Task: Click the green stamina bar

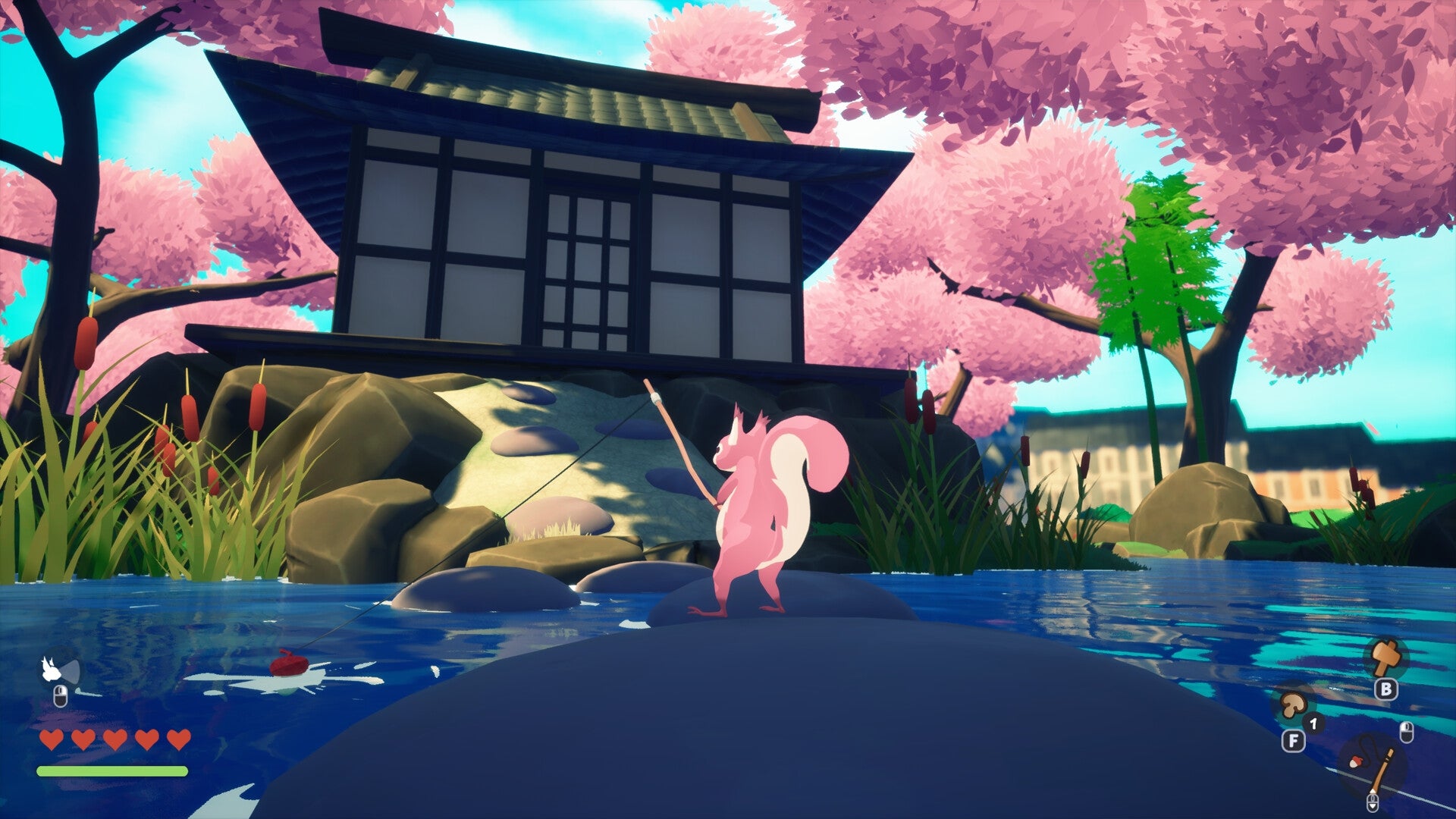Action: [111, 770]
